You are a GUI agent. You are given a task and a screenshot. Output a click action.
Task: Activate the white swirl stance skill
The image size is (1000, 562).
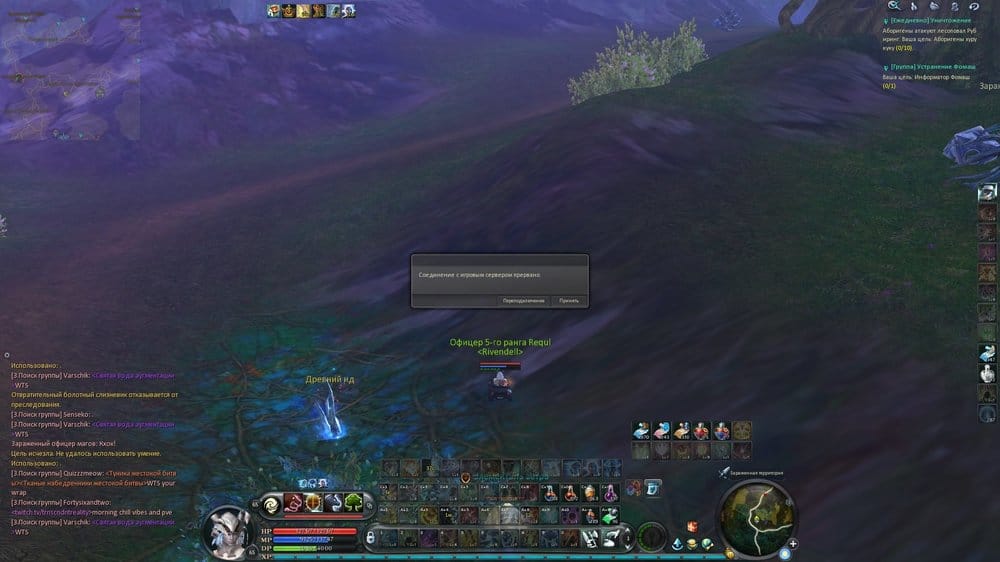pyautogui.click(x=272, y=503)
